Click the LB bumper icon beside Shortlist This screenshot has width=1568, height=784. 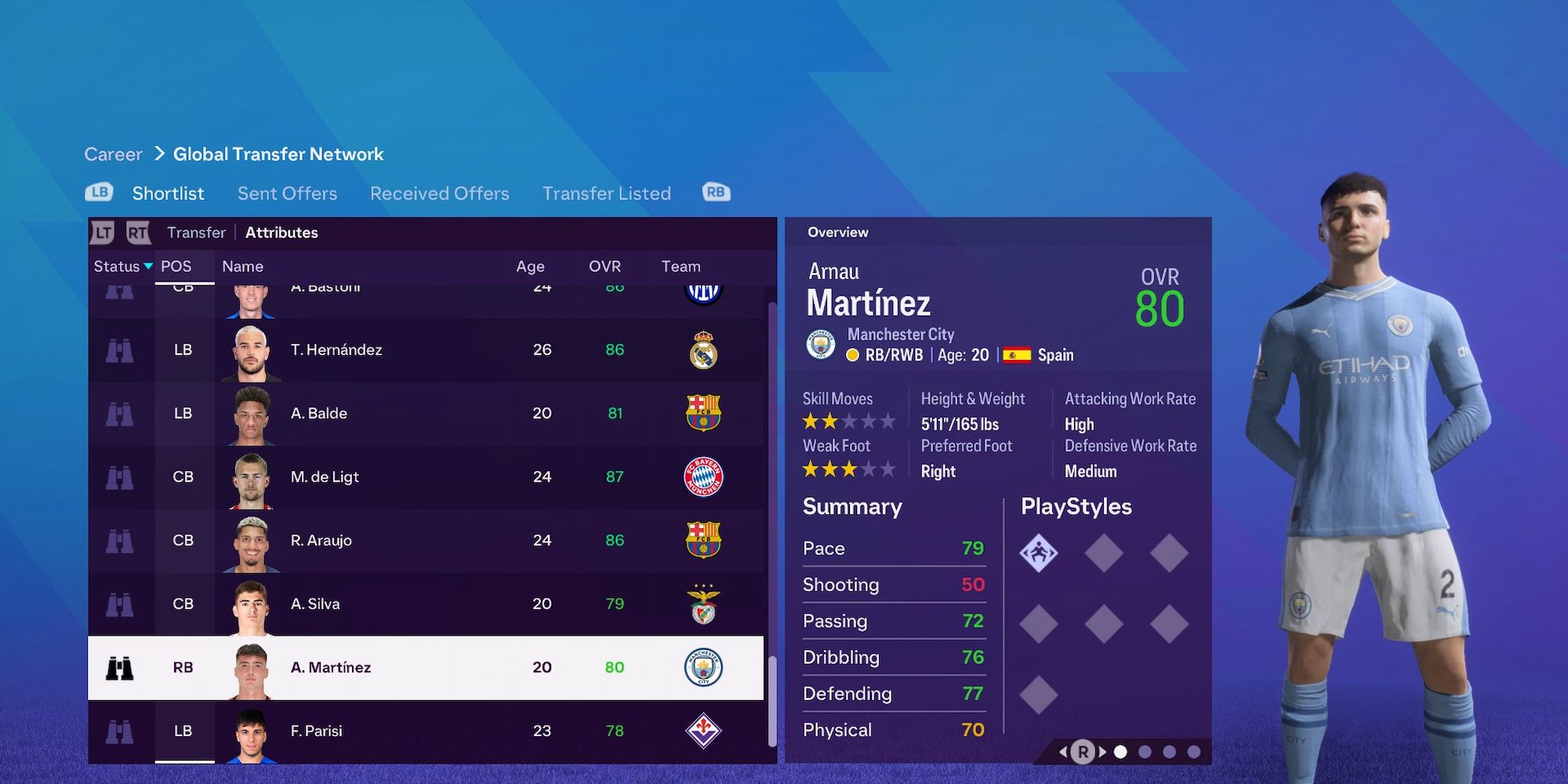[x=98, y=191]
